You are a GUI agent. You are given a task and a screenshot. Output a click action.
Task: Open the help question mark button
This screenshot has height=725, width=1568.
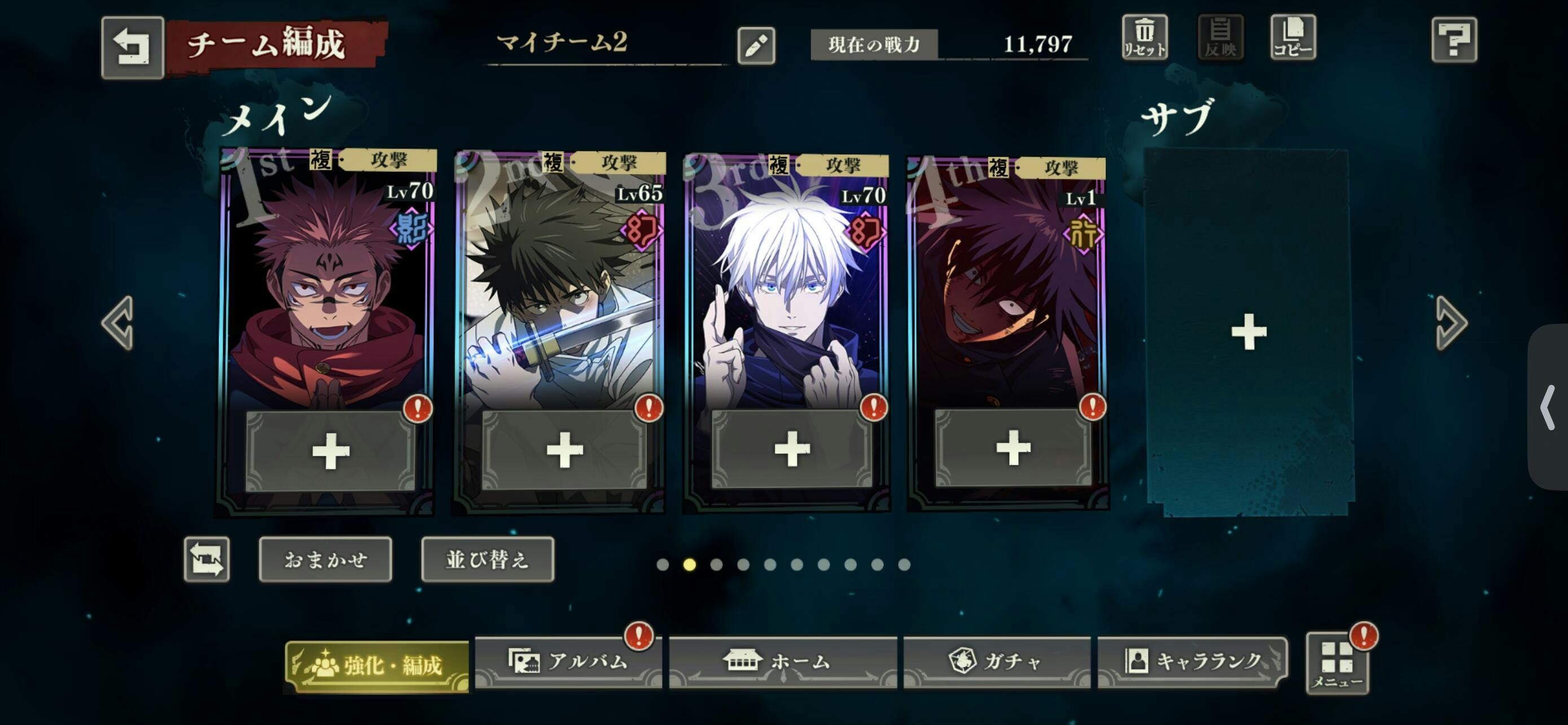click(x=1453, y=40)
